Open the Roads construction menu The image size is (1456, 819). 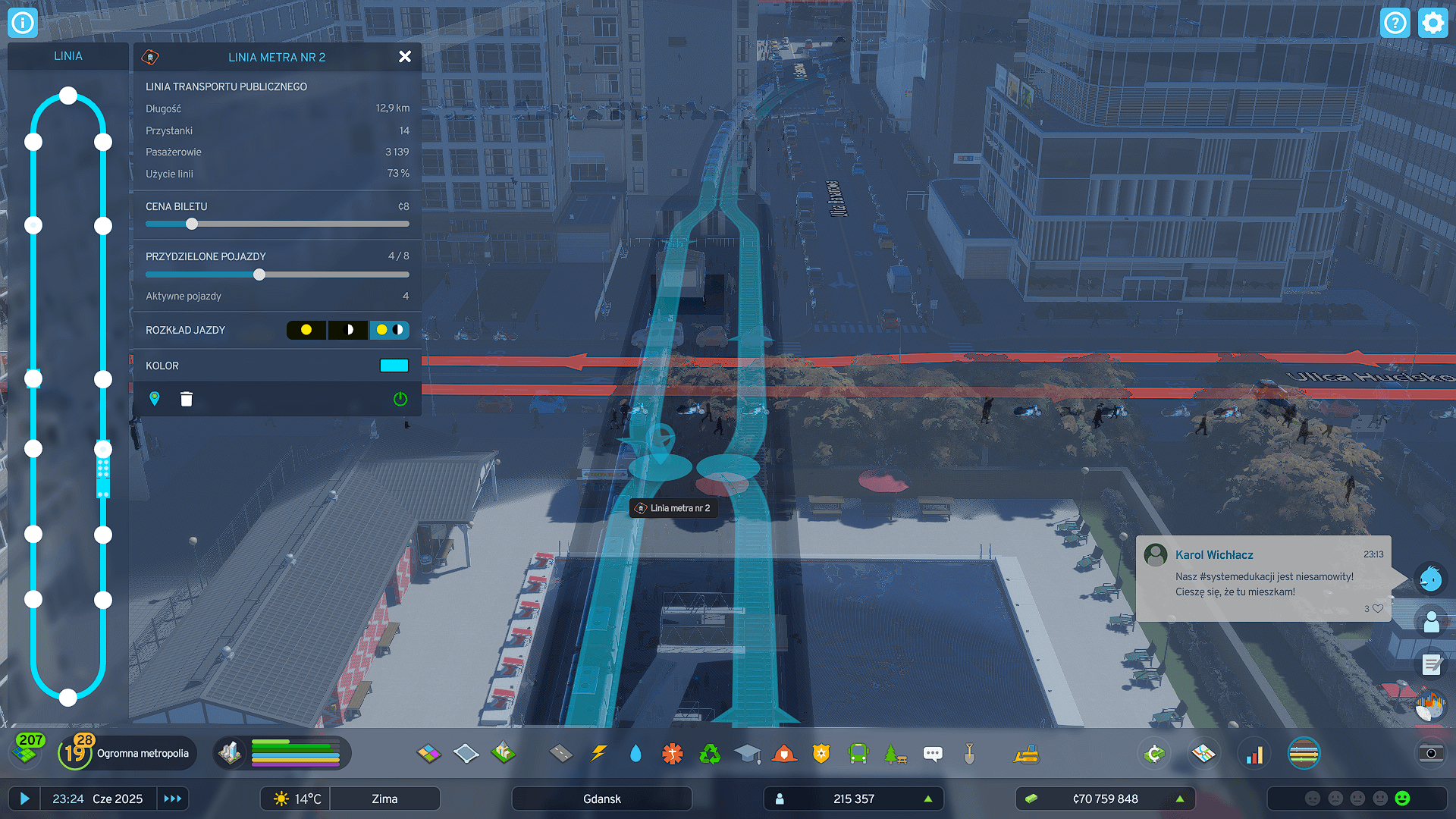[561, 754]
